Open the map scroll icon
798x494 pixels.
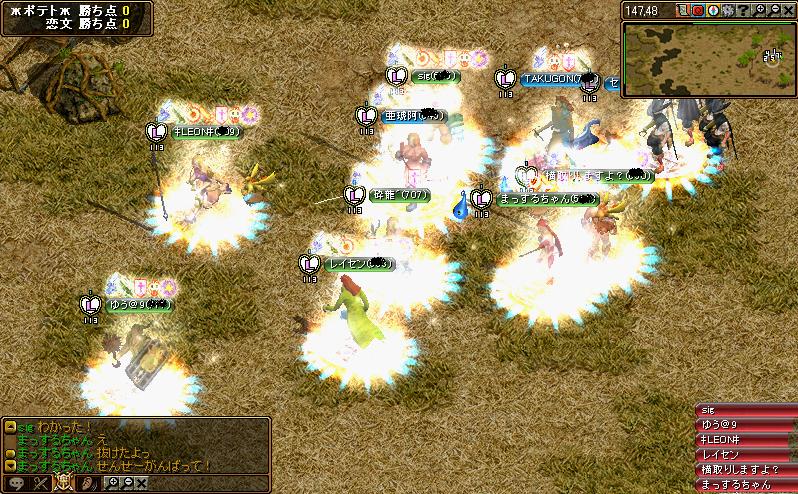coord(683,10)
